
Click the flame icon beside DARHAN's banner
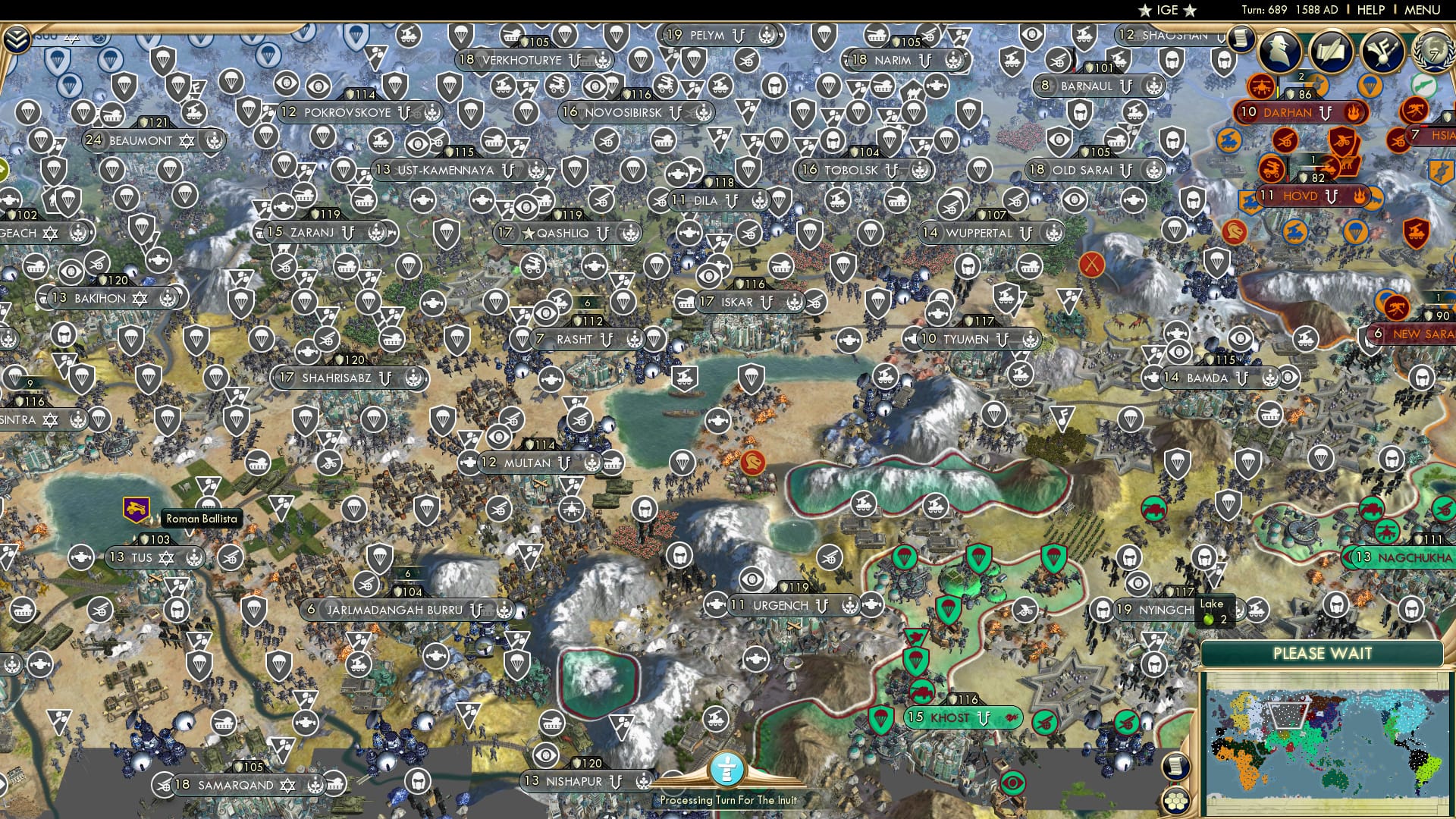1355,111
